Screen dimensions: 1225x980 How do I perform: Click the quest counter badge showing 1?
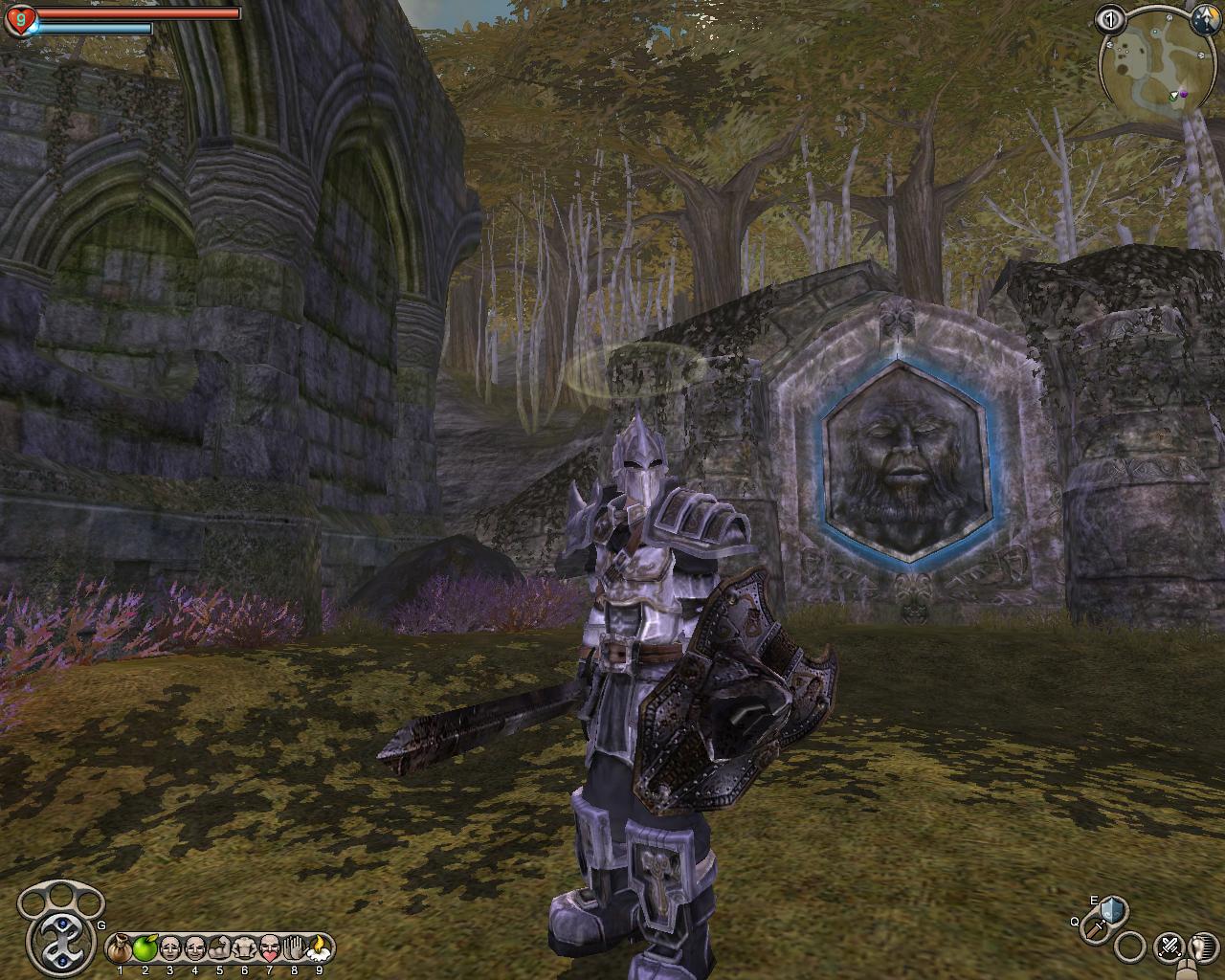tap(1111, 19)
